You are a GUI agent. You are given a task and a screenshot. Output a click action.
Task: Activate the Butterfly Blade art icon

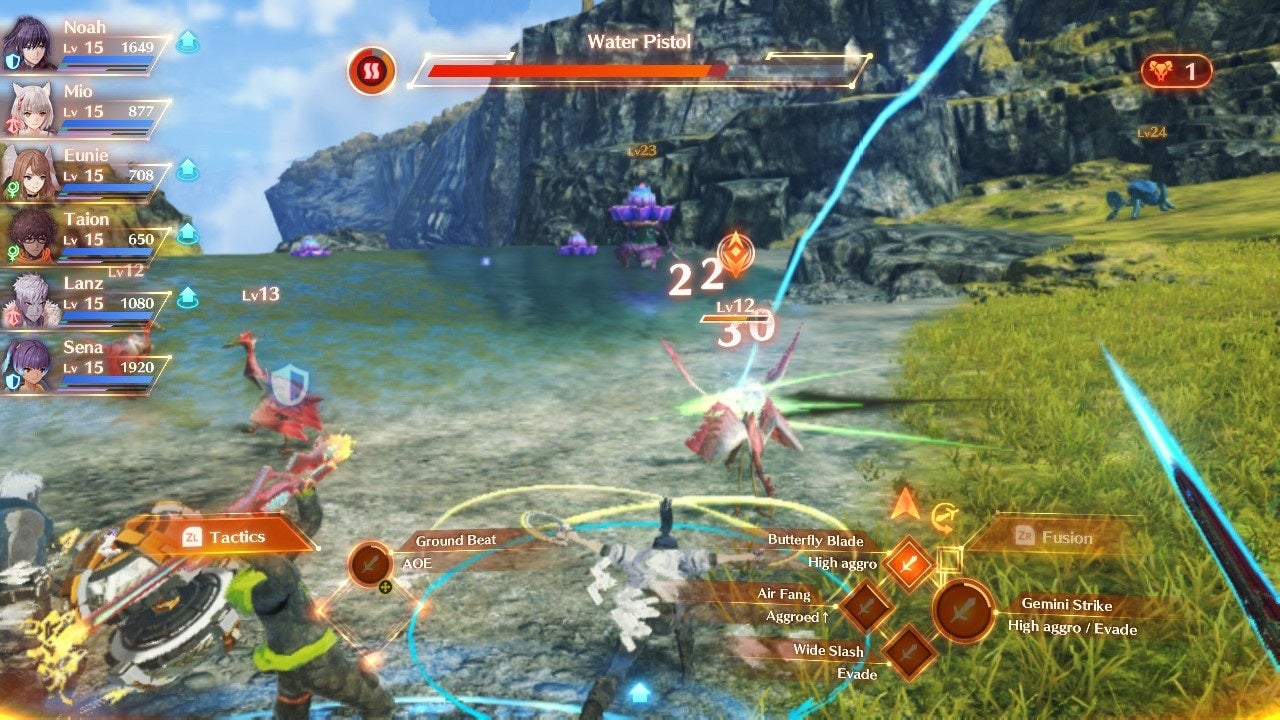(x=909, y=564)
